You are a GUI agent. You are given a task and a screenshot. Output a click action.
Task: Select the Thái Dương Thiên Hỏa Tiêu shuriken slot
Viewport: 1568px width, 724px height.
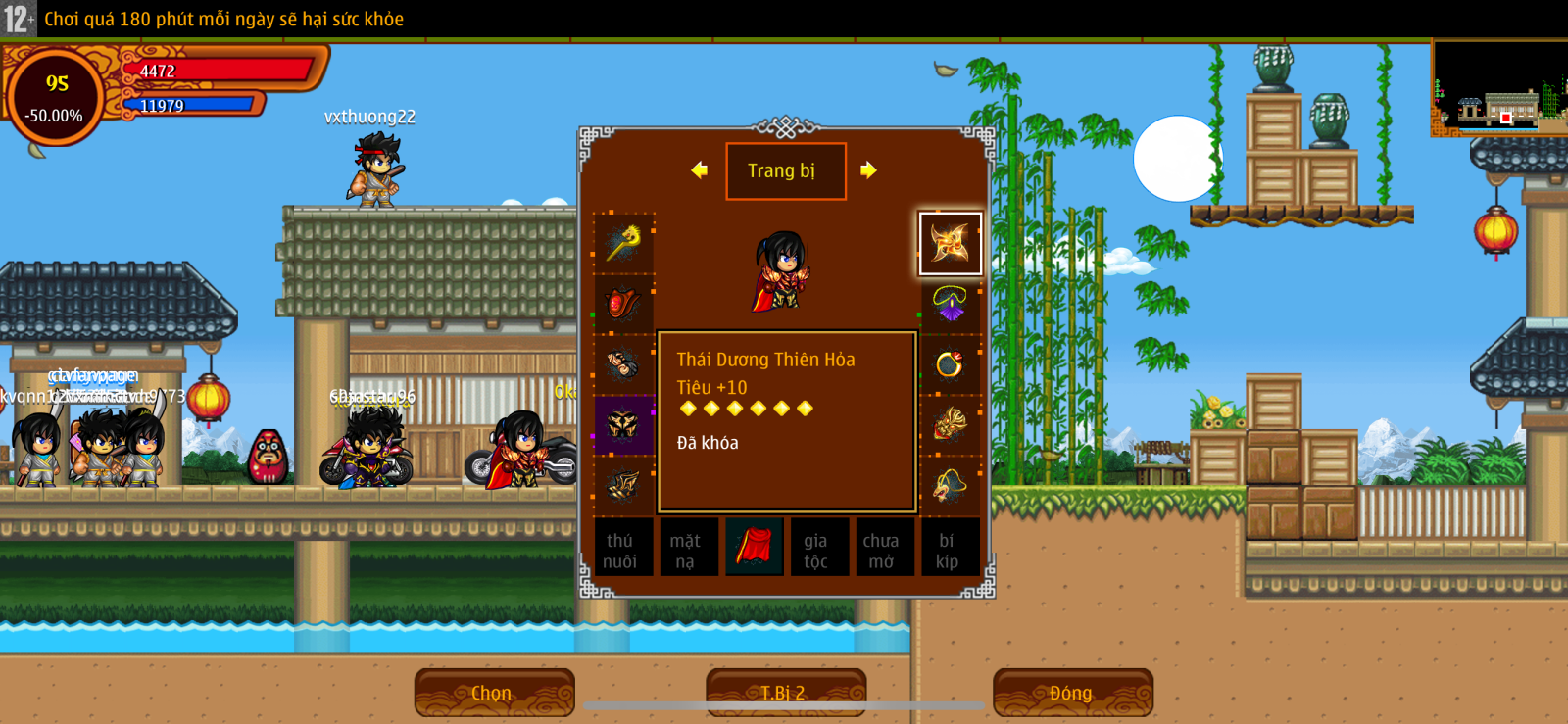[950, 243]
